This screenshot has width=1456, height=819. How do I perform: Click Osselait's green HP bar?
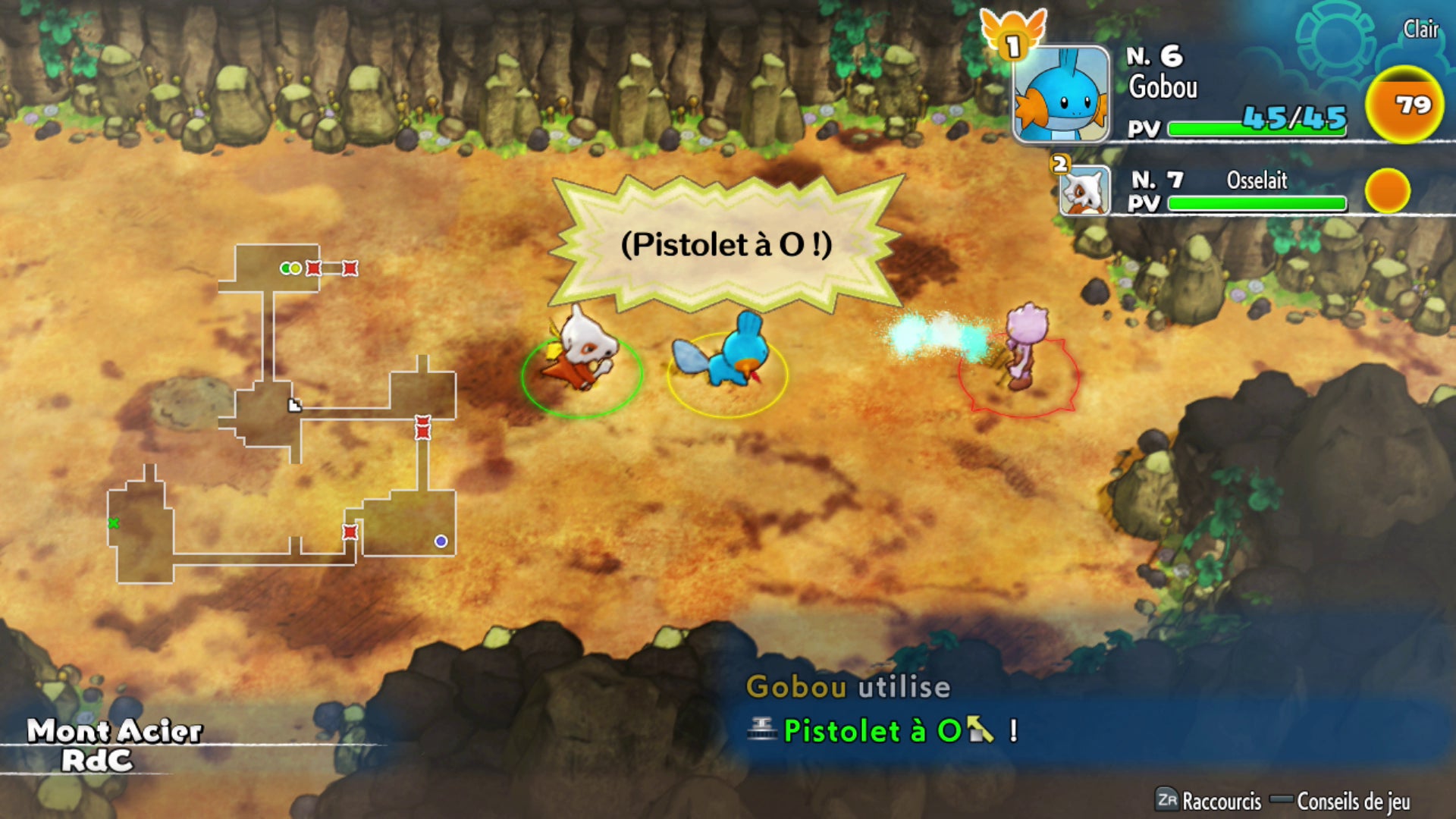coord(1259,203)
